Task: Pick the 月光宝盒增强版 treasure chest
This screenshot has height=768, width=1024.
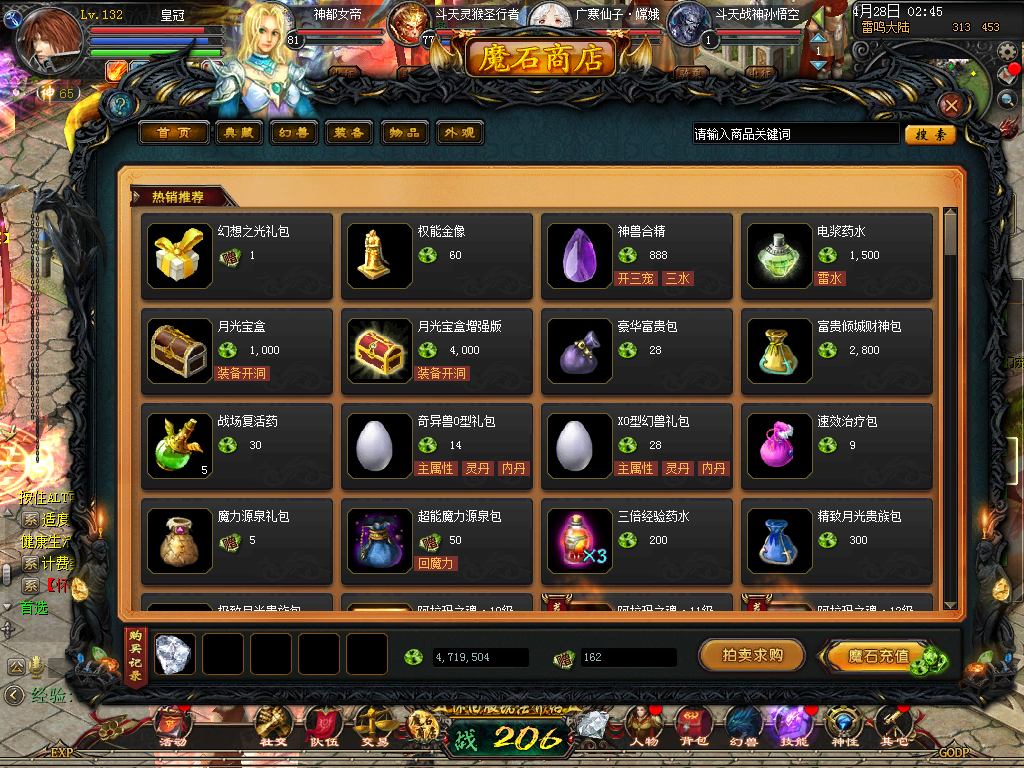Action: click(380, 351)
